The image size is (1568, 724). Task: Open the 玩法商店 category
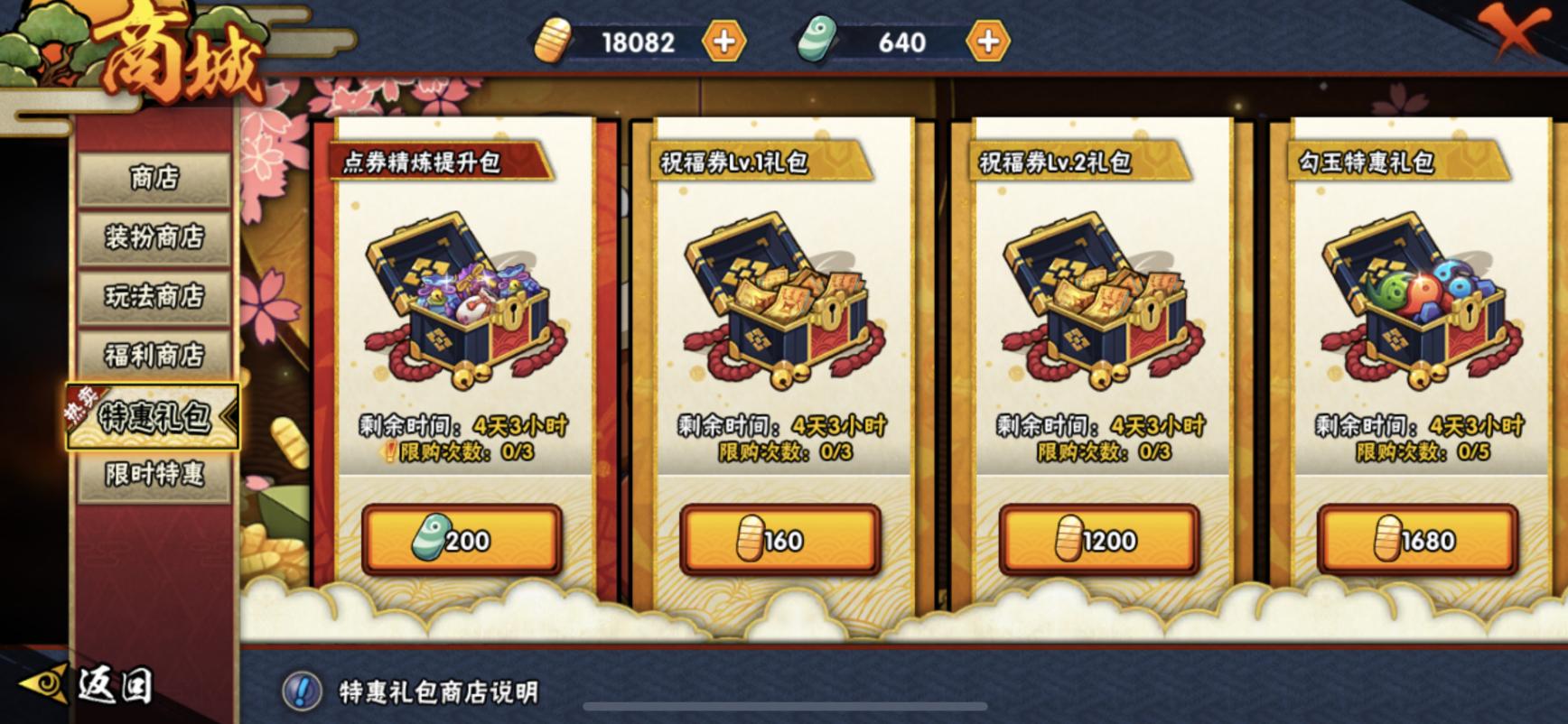point(154,295)
